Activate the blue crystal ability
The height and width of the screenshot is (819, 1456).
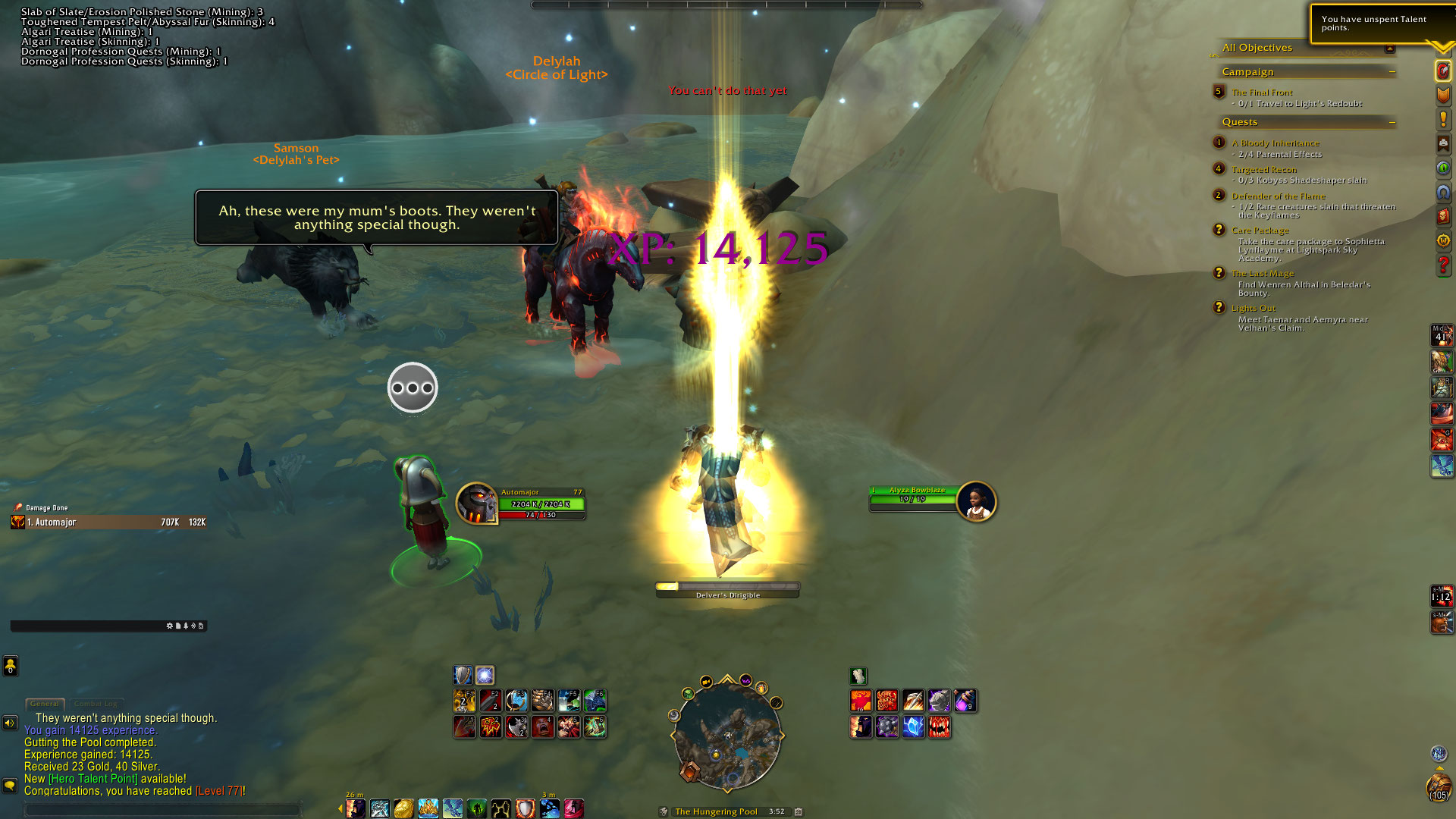pos(913,727)
